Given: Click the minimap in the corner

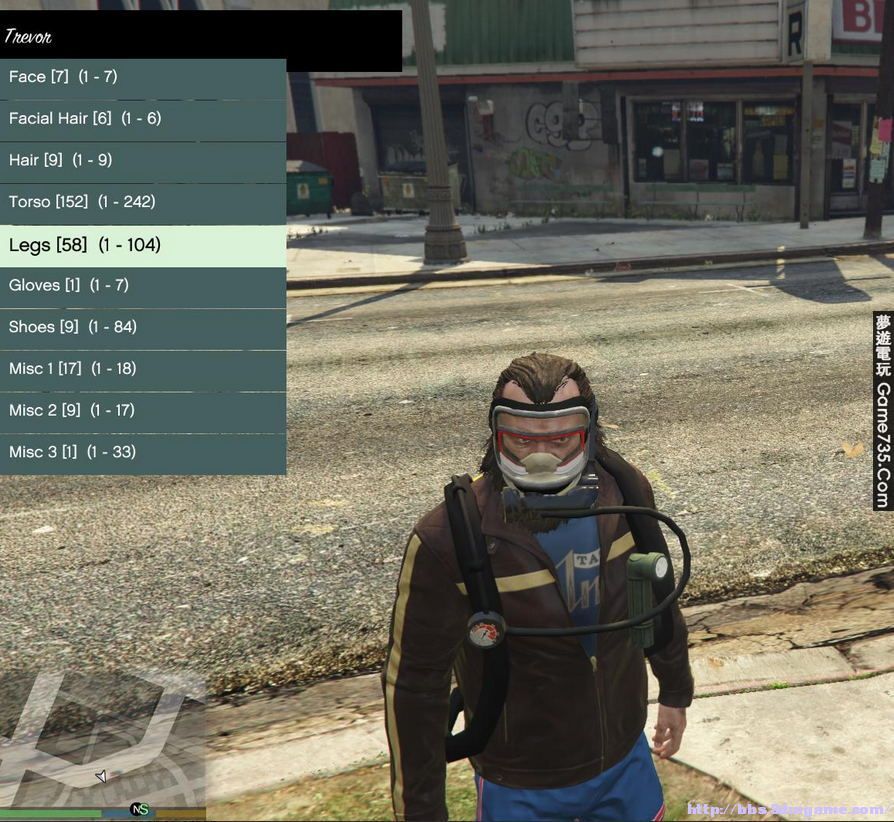Looking at the screenshot, I should (x=102, y=738).
